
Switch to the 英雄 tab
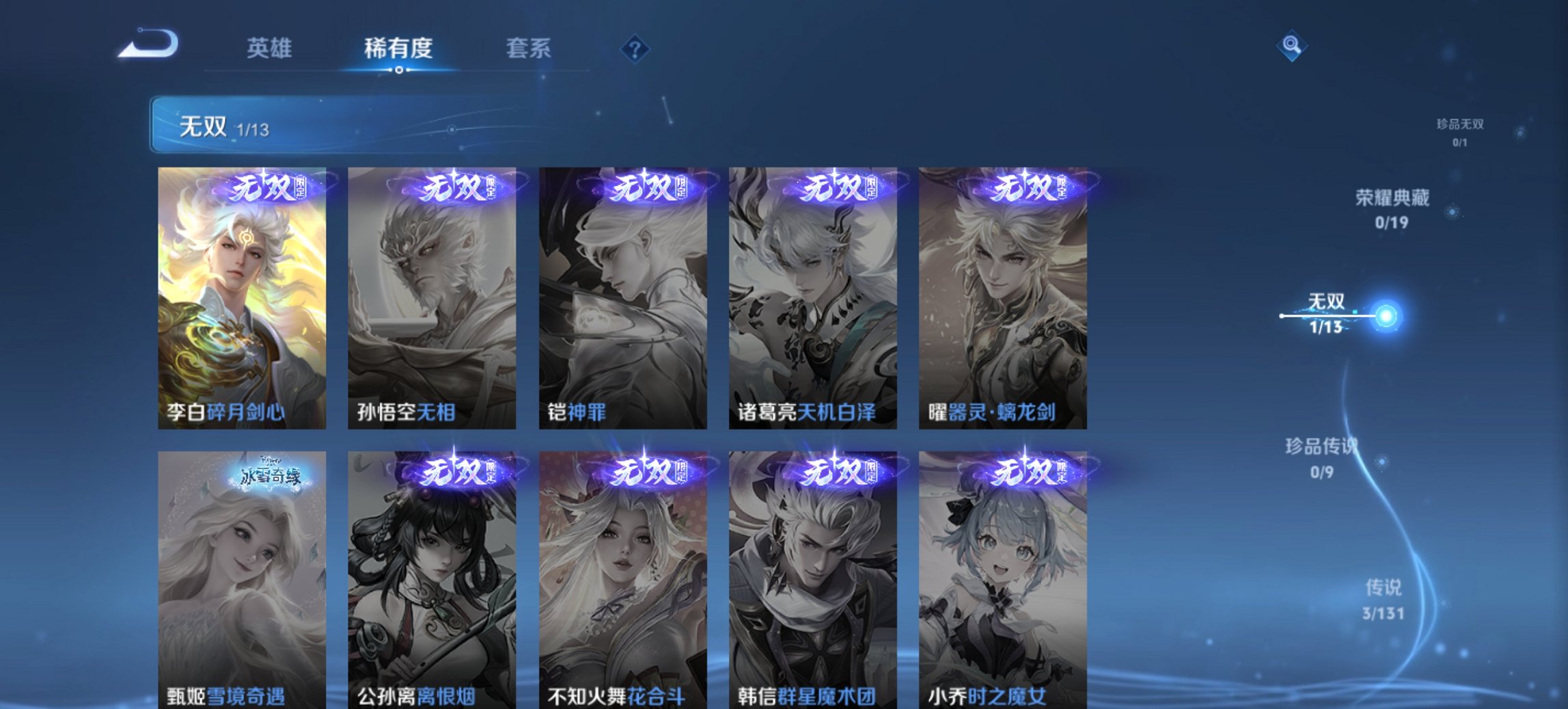[x=271, y=49]
